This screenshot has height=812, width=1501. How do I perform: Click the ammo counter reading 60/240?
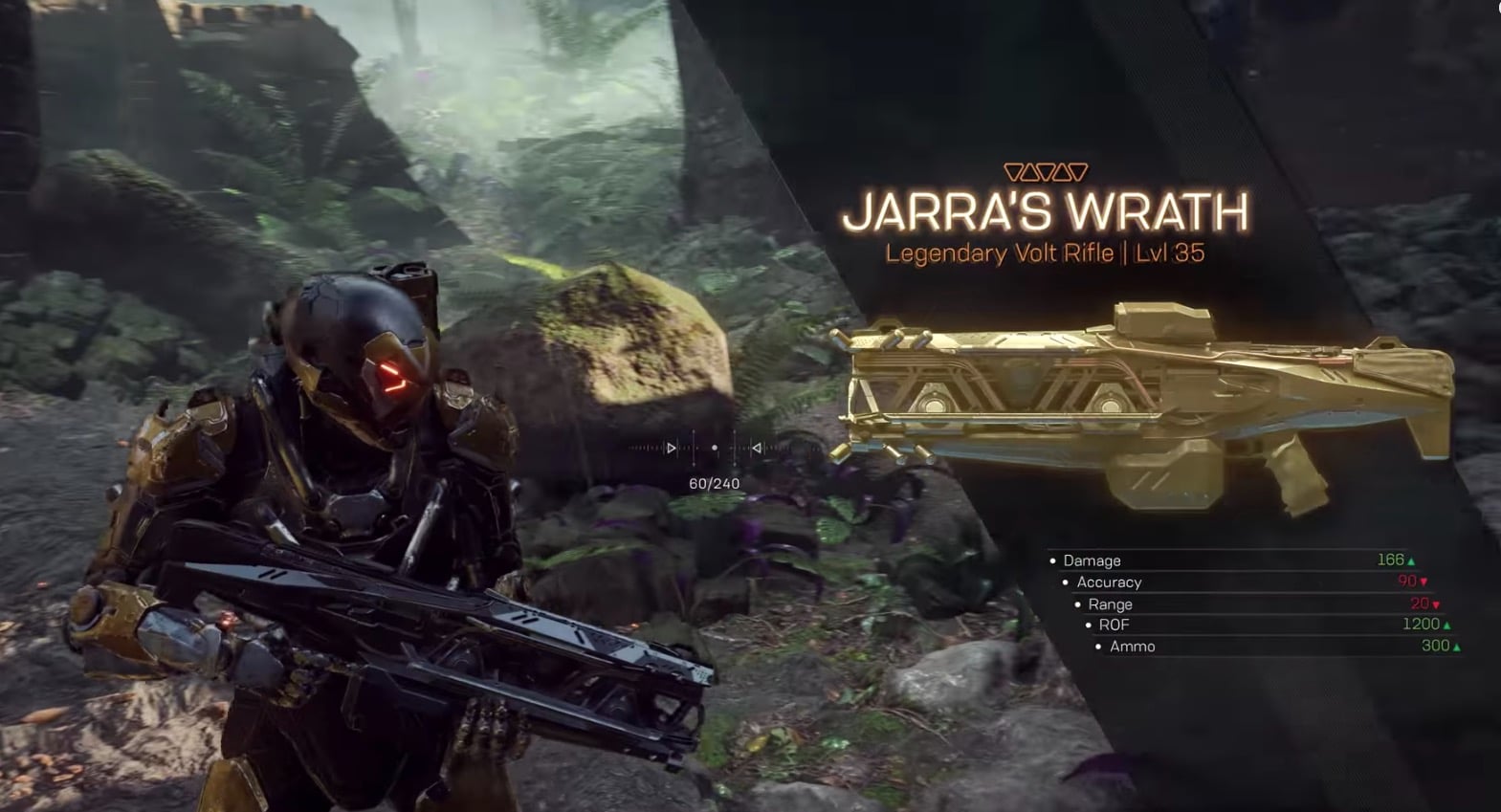(x=716, y=483)
